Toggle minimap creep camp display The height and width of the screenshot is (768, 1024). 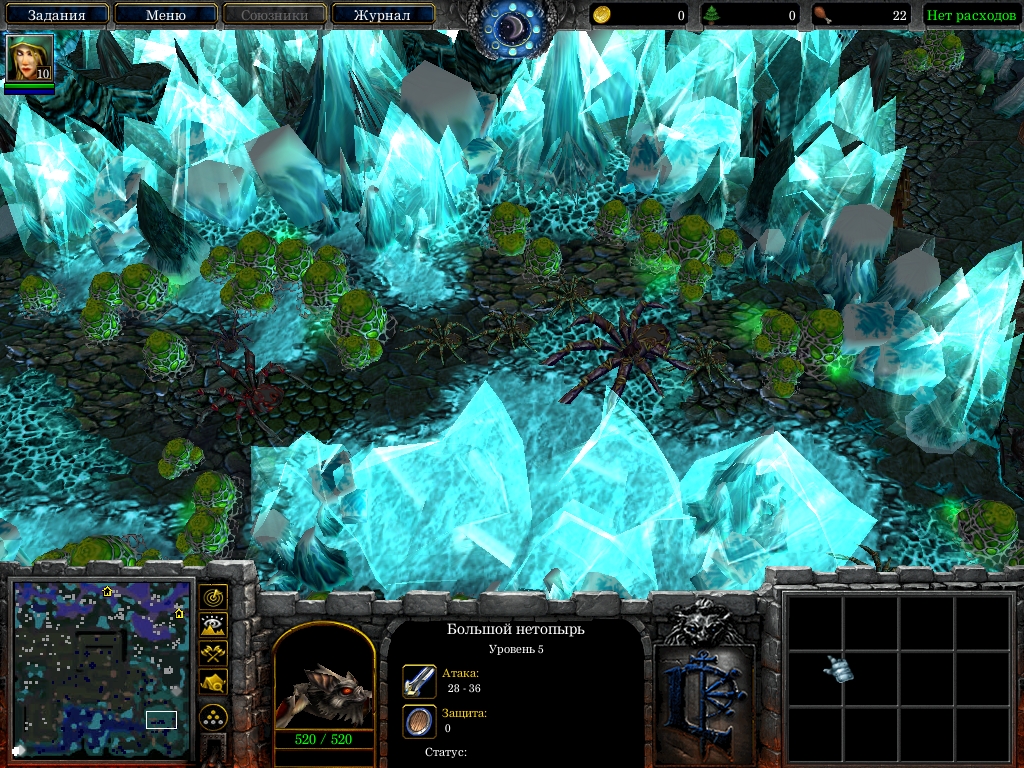[213, 682]
